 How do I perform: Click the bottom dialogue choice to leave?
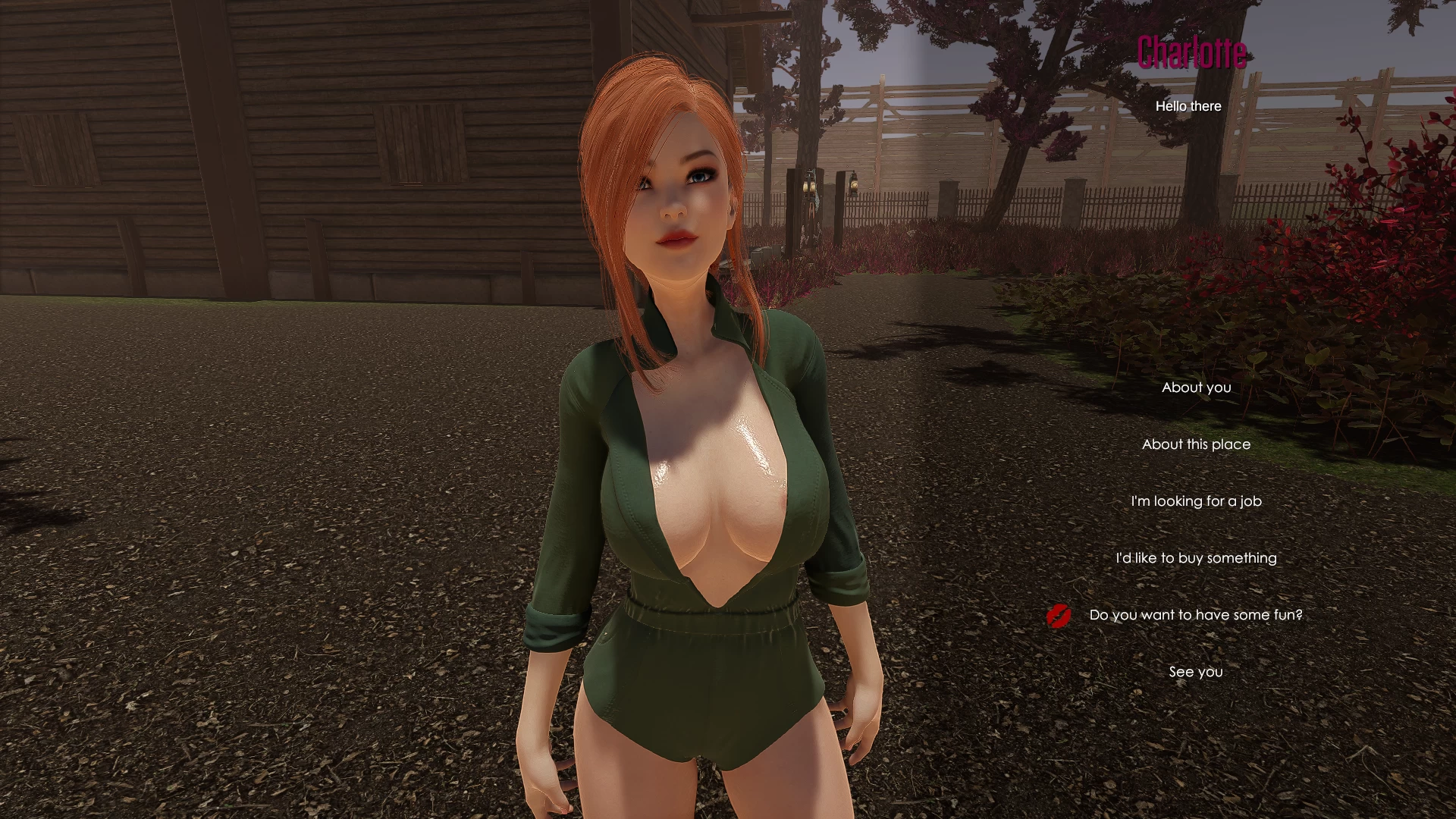coord(1196,671)
